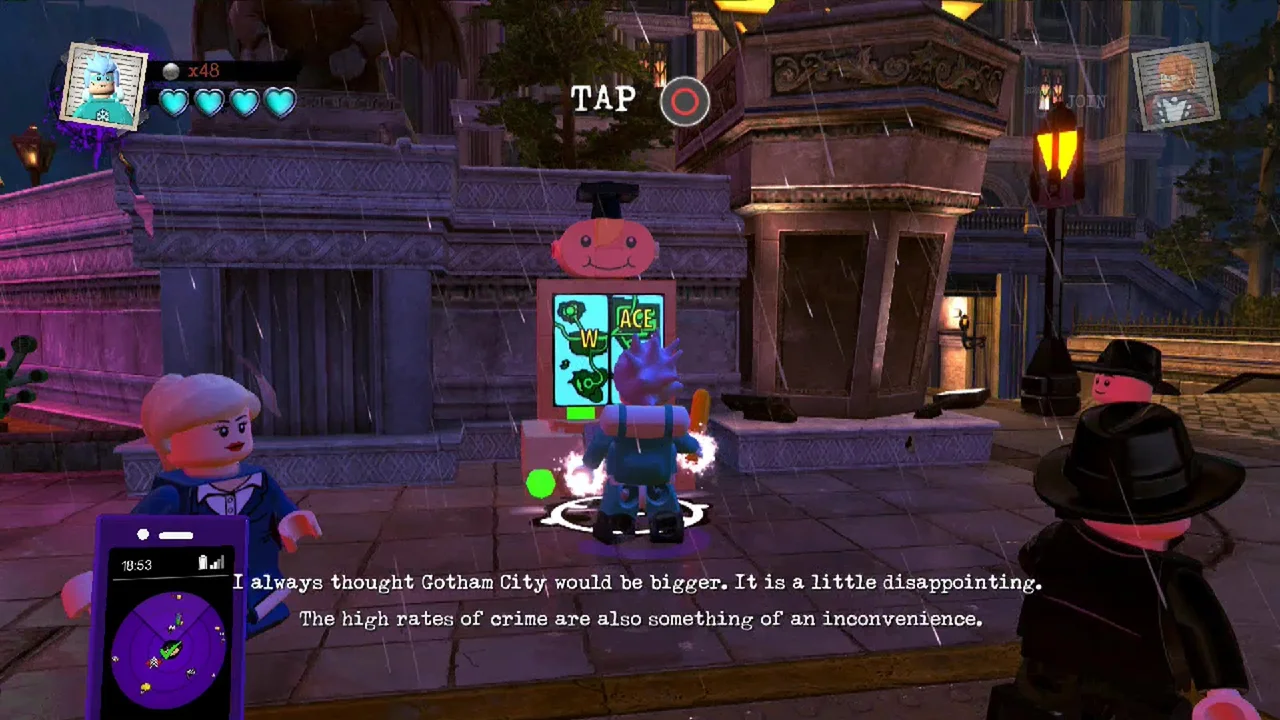This screenshot has height=720, width=1280.
Task: Collect the green stud on the ground
Action: (539, 484)
